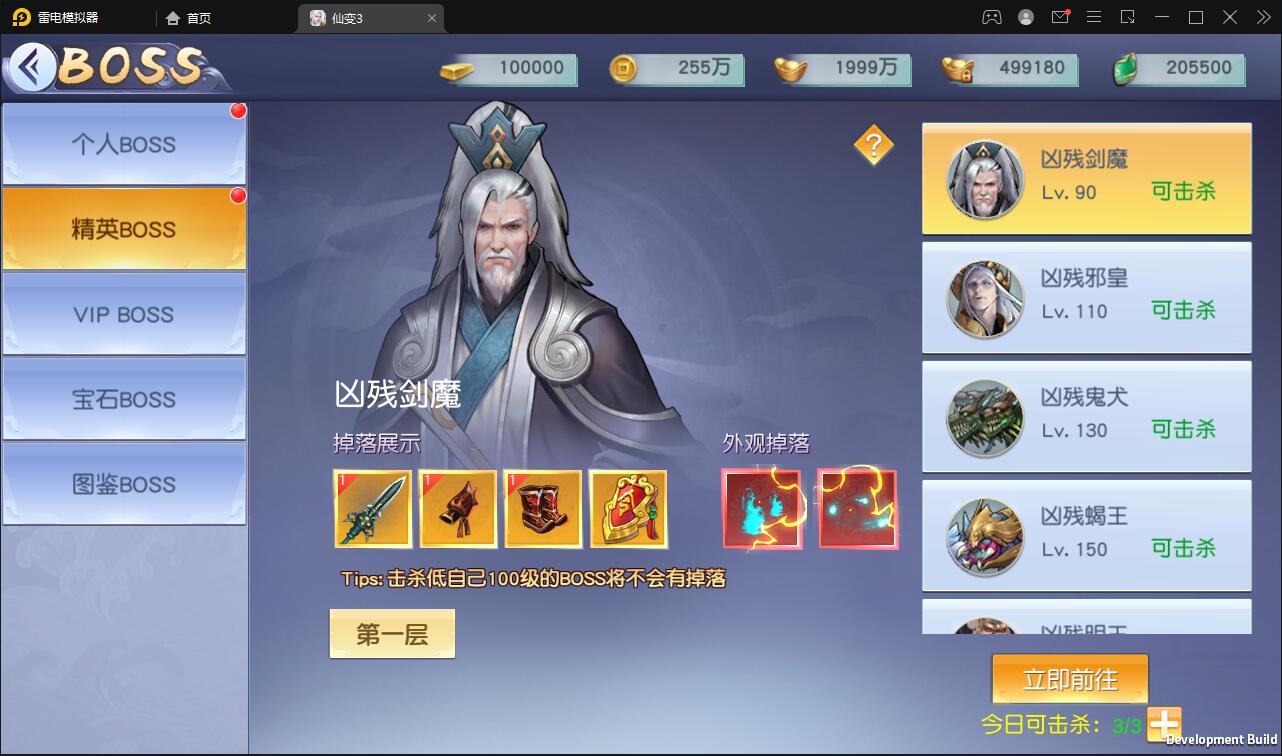1282x756 pixels.
Task: Select the shield drop item icon
Action: pyautogui.click(x=628, y=509)
